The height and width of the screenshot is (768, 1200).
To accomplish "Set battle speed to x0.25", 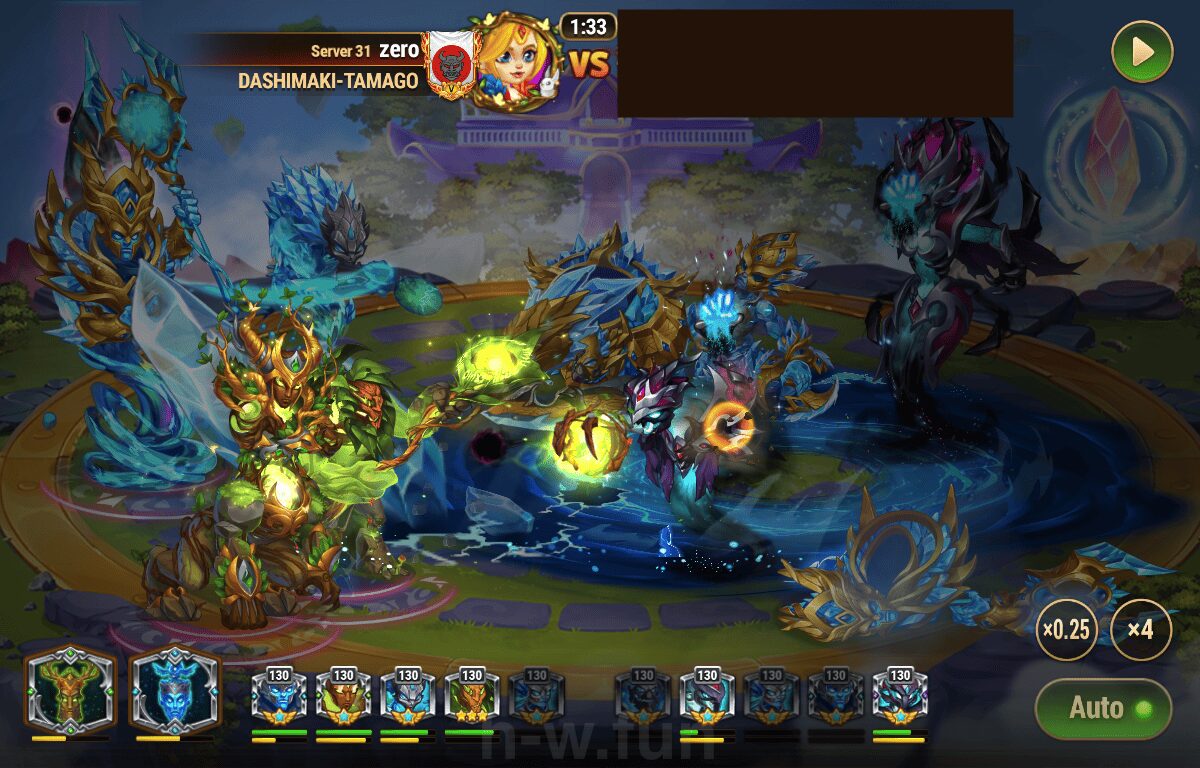I will point(1065,630).
